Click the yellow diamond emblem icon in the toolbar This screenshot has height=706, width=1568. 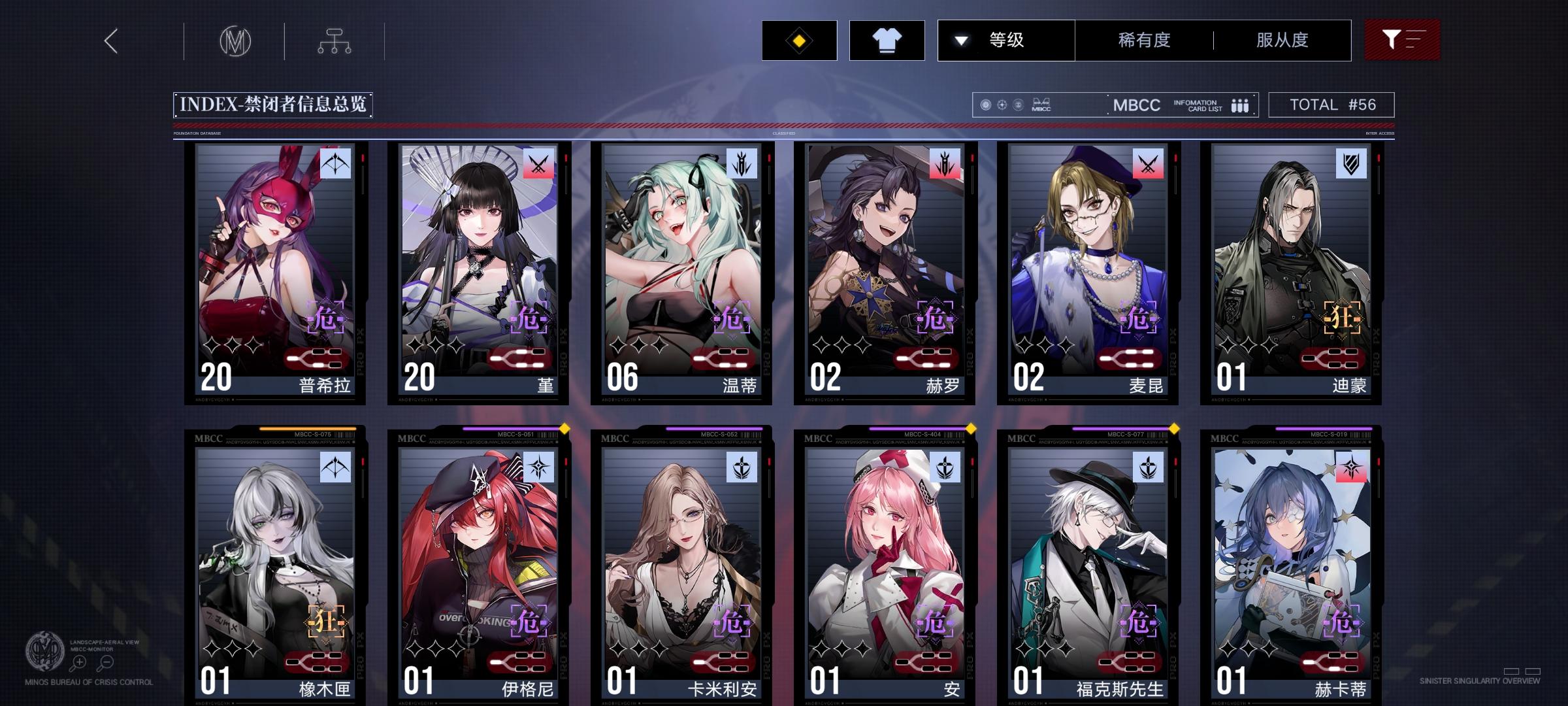click(x=798, y=40)
